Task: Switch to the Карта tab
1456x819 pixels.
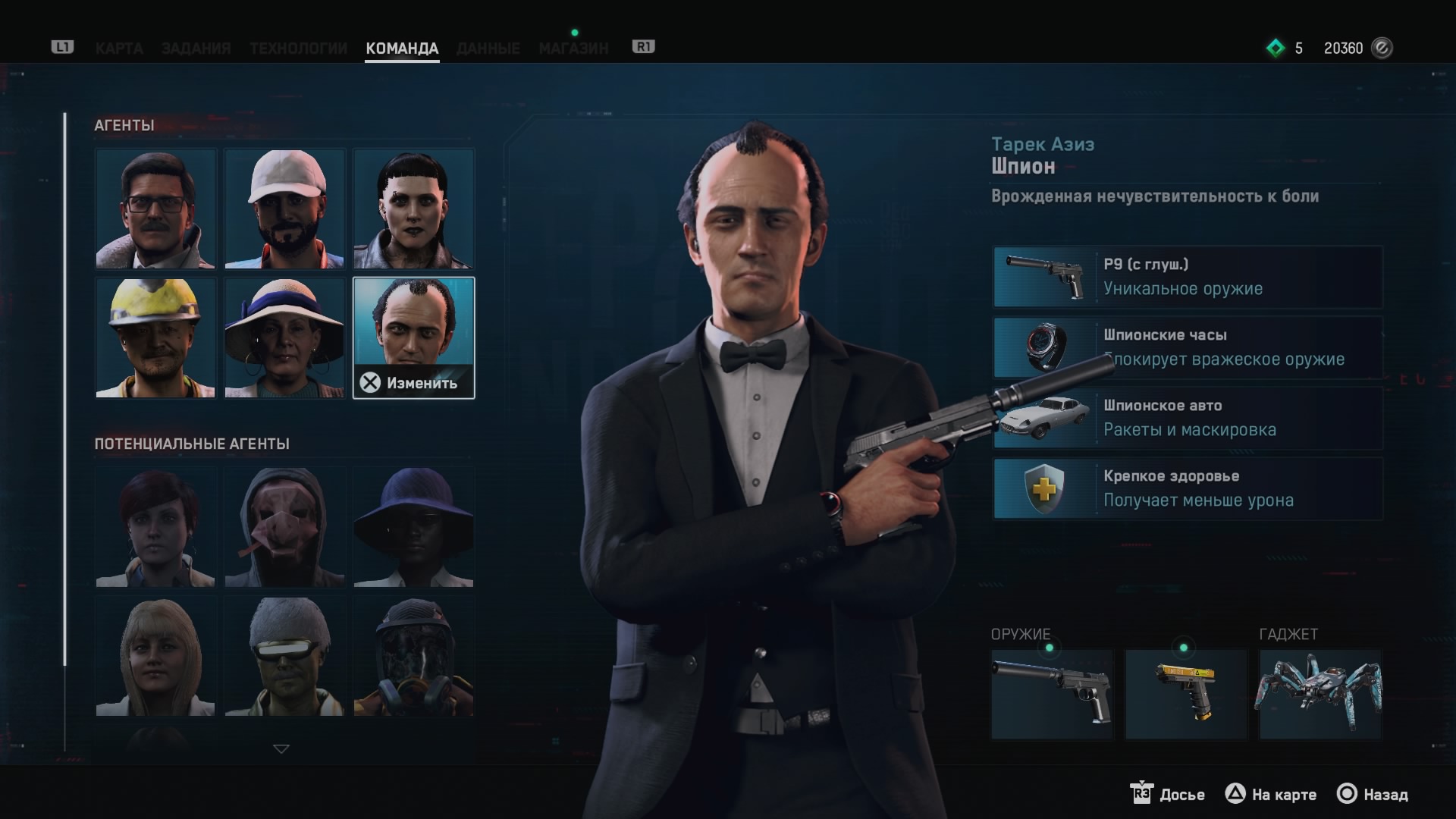Action: (x=119, y=49)
